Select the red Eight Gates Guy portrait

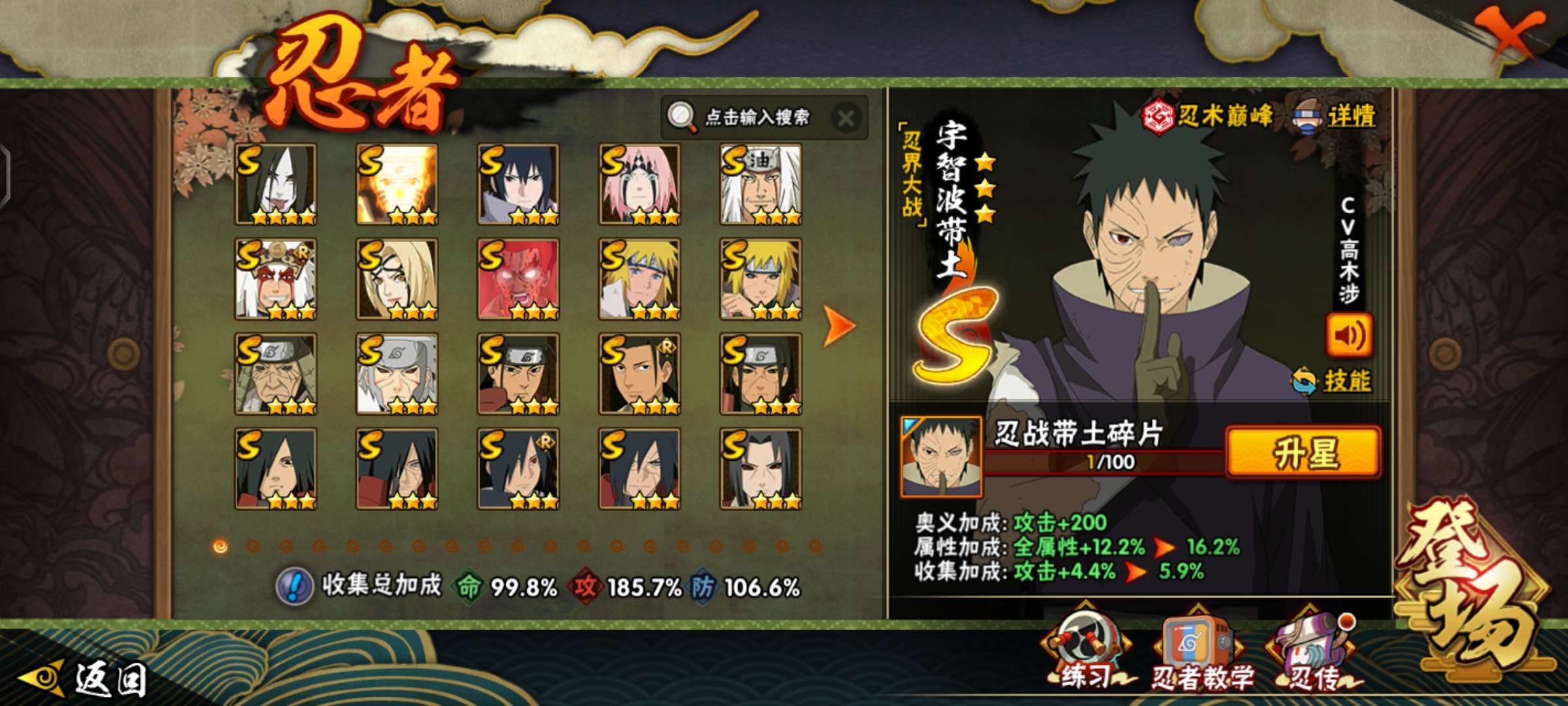pyautogui.click(x=518, y=279)
